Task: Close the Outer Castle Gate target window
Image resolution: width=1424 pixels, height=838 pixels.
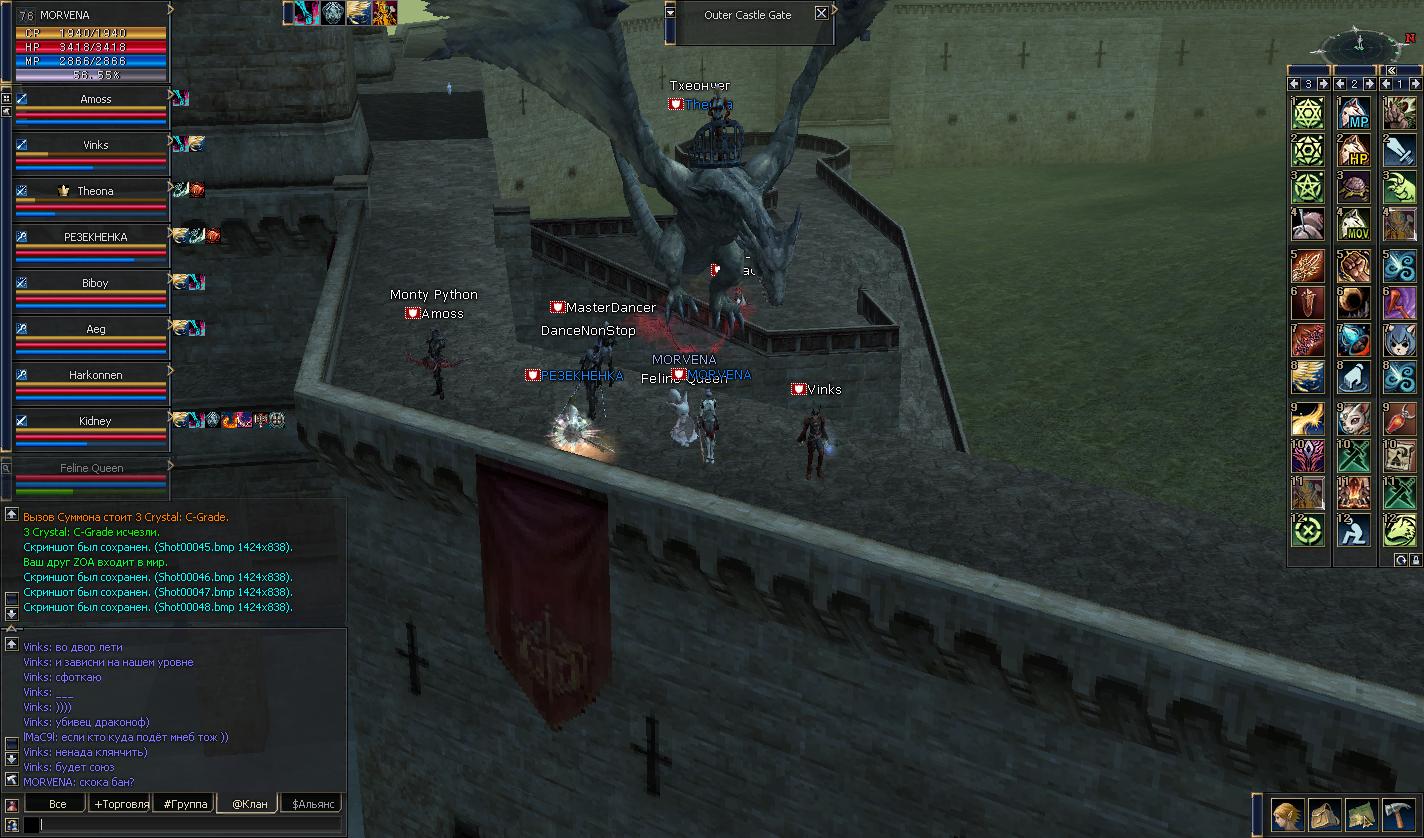Action: (821, 13)
